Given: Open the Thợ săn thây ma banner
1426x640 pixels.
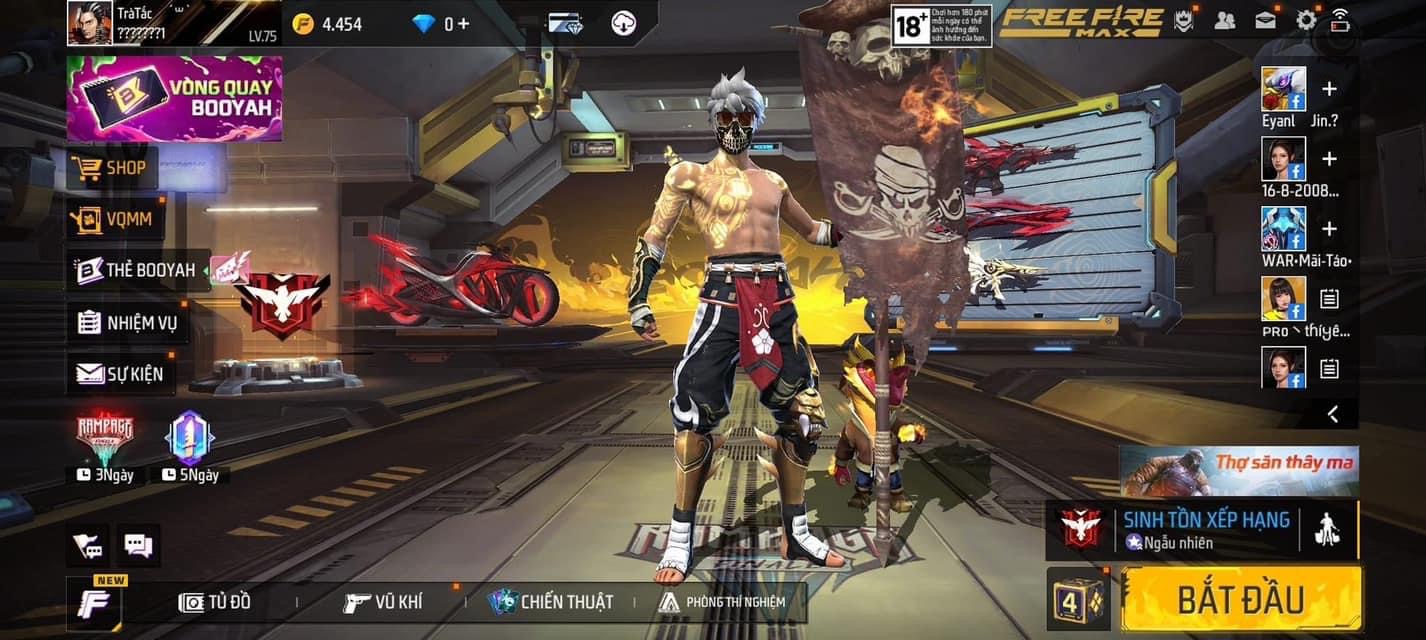Looking at the screenshot, I should (x=1239, y=470).
